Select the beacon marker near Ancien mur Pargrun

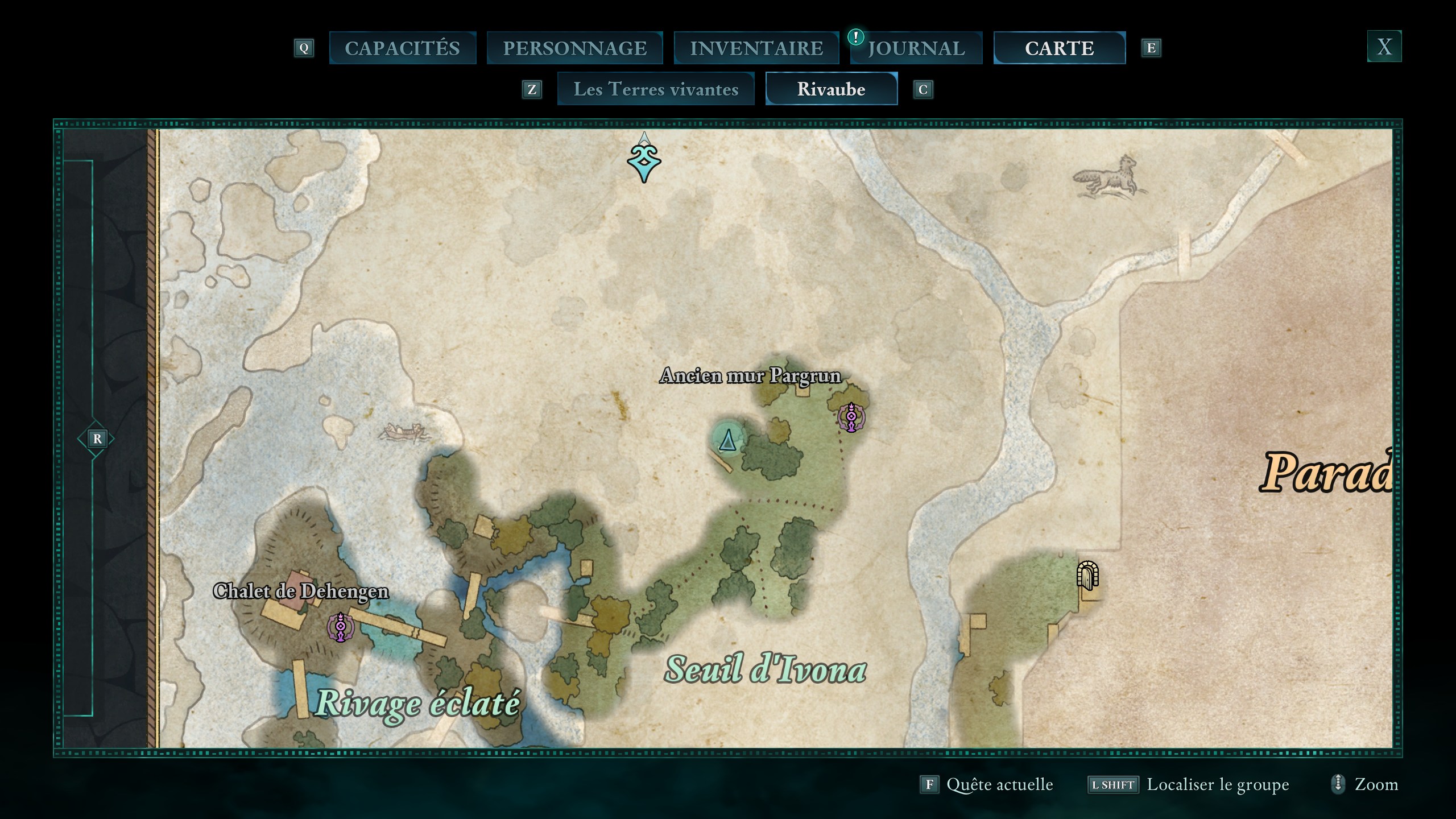(851, 417)
